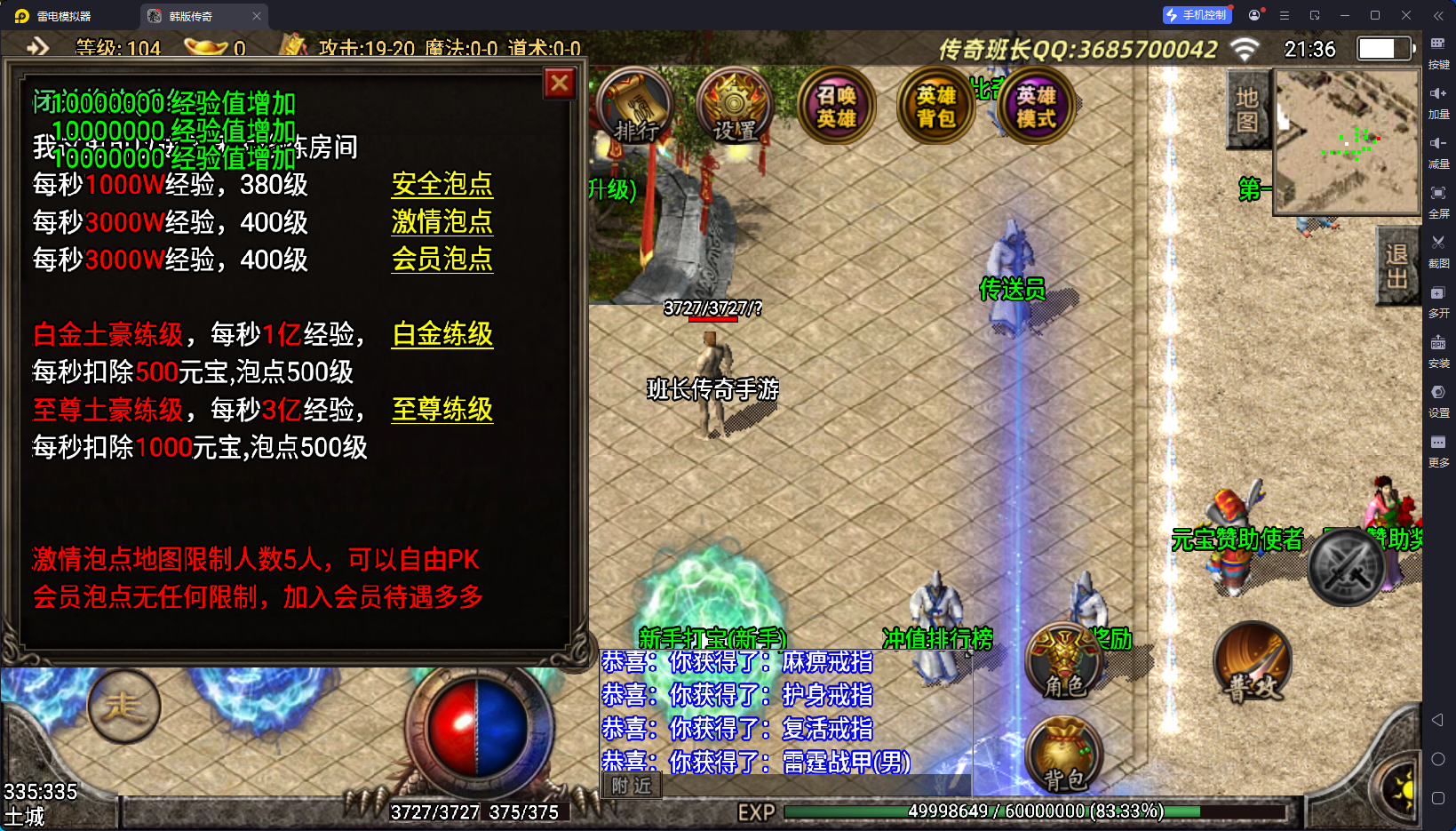
Task: Close the leveling room dialog
Action: pyautogui.click(x=560, y=84)
